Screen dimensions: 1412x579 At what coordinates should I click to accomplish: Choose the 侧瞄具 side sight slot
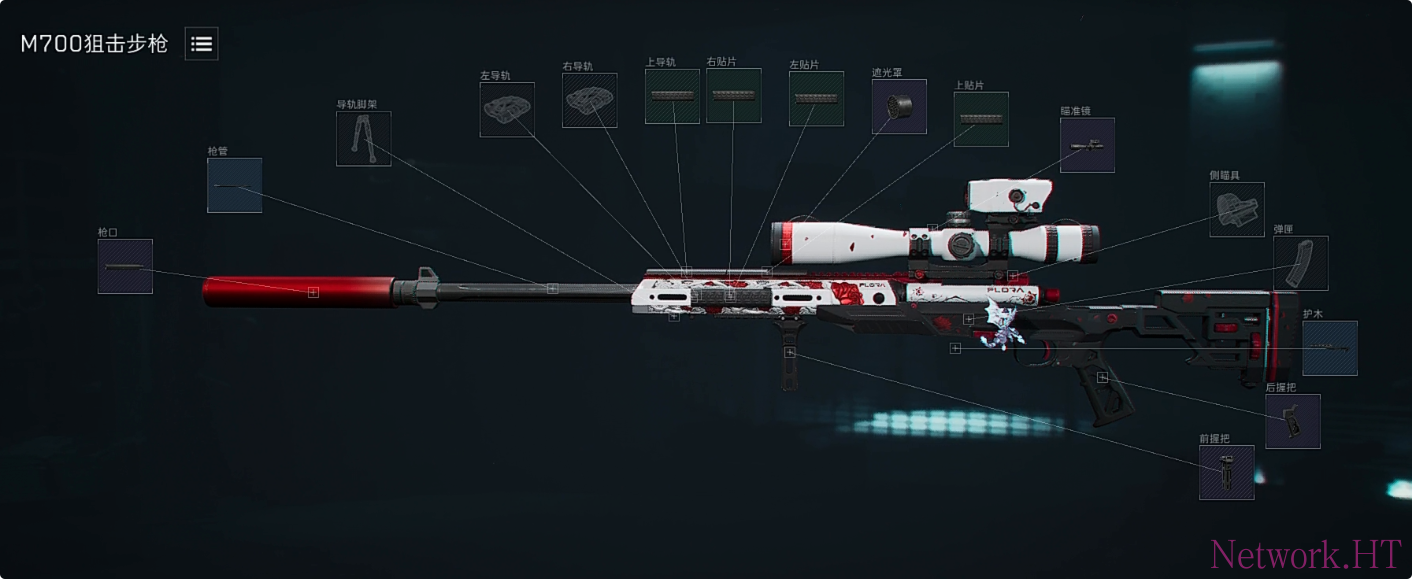tap(1237, 209)
